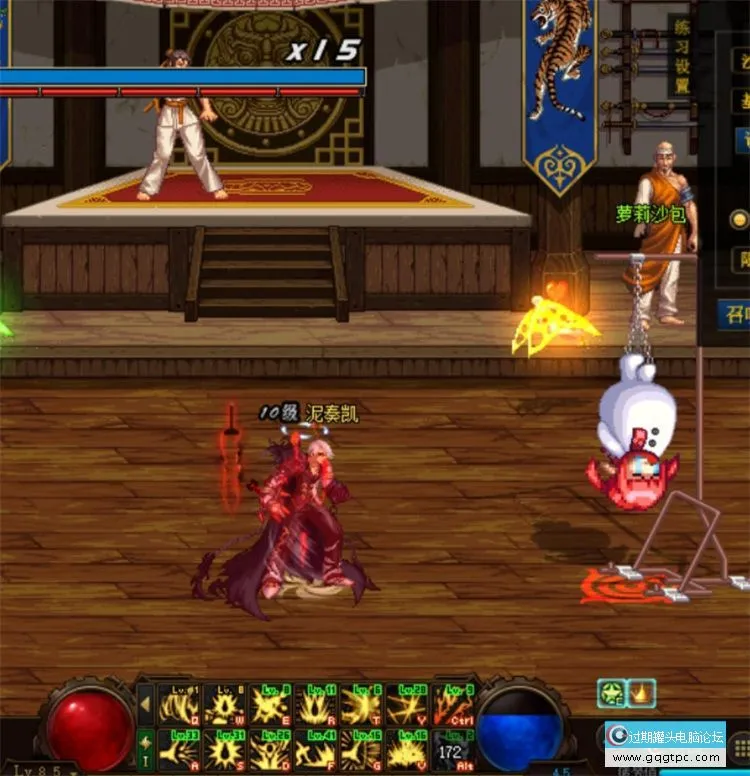
Task: Click the skill bar left arrow
Action: [145, 704]
